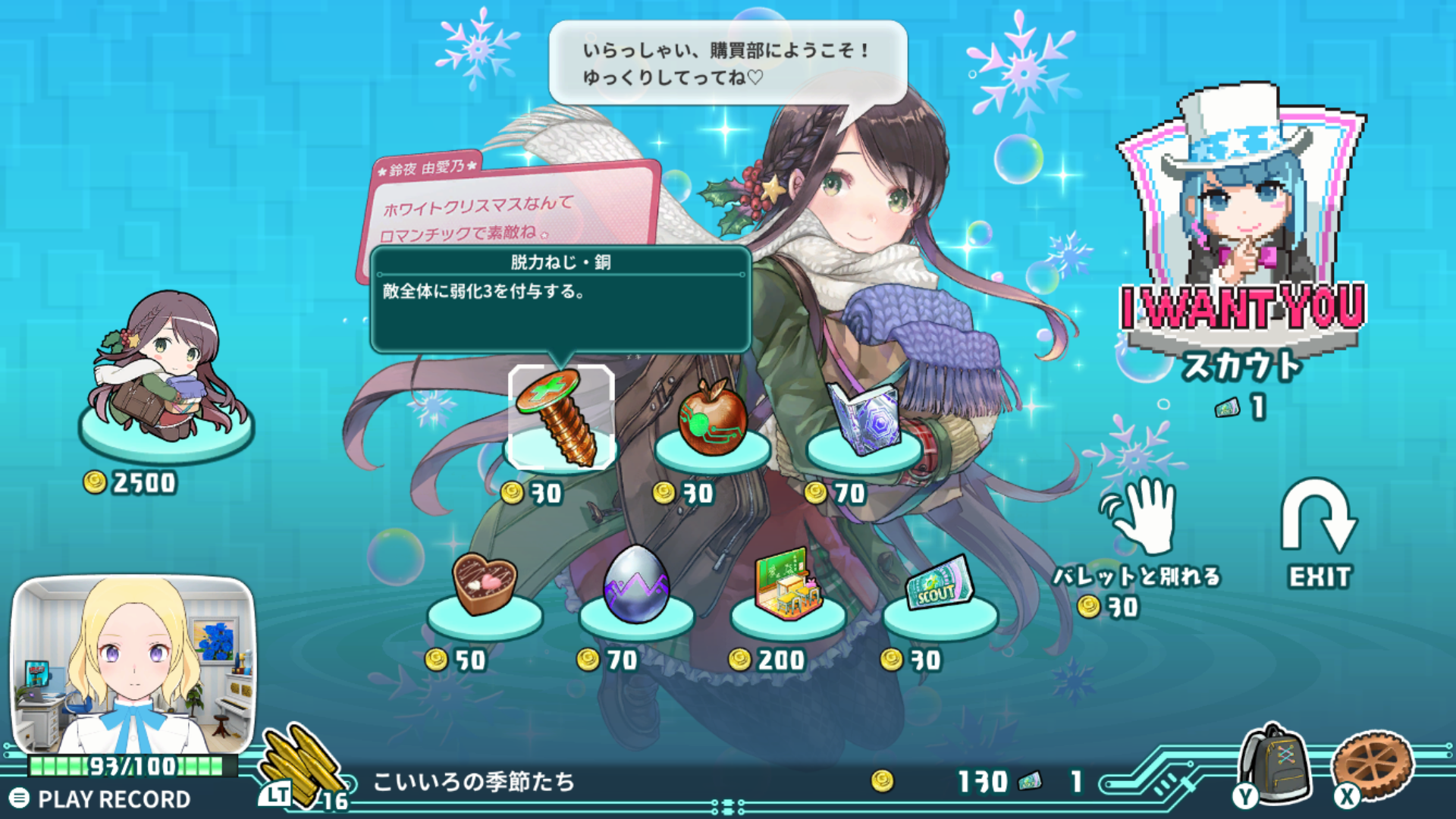Viewport: 1456px width, 819px height.
Task: Select the blonde character portrait
Action: 133,664
